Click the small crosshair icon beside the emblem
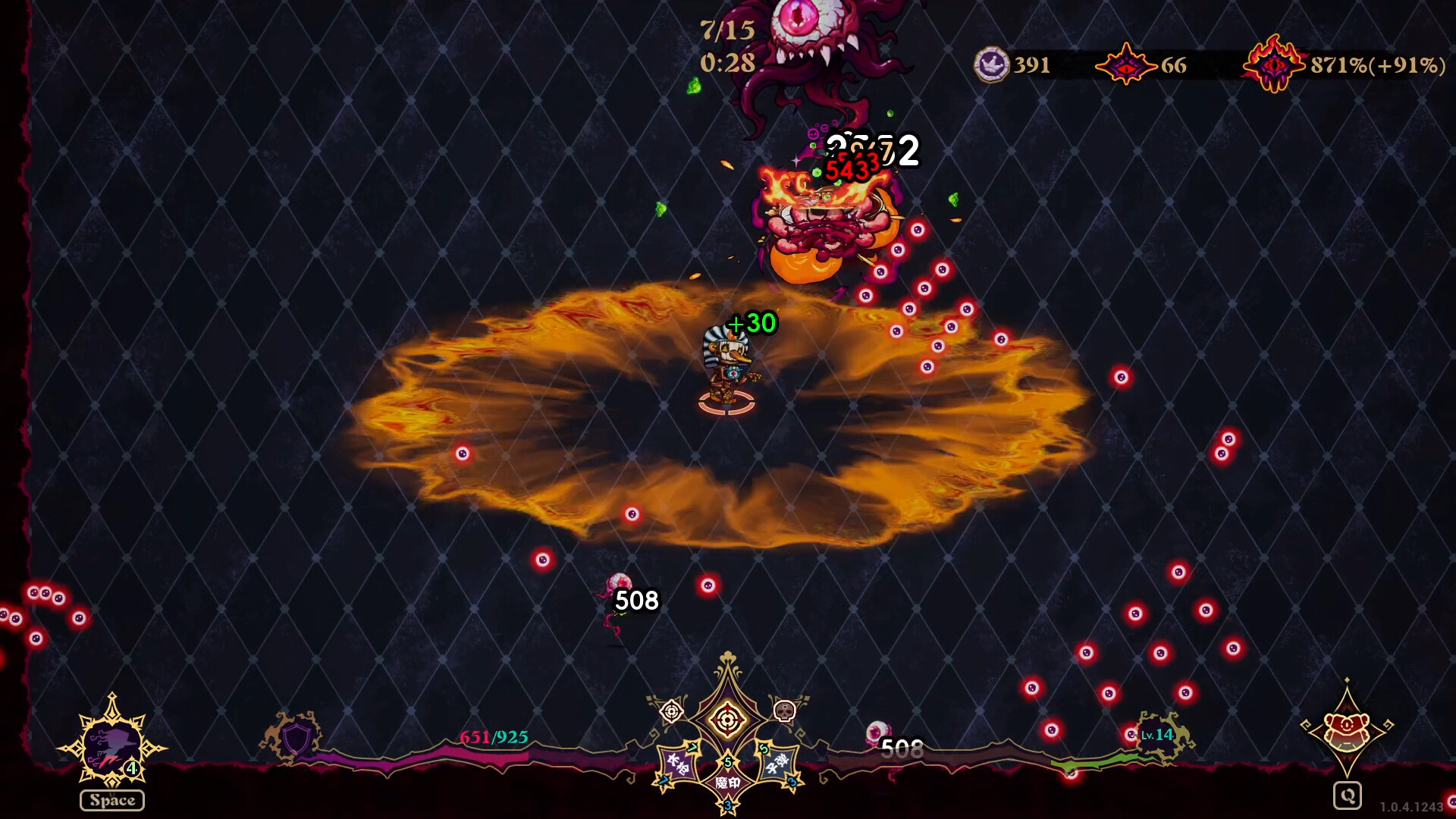 tap(672, 711)
